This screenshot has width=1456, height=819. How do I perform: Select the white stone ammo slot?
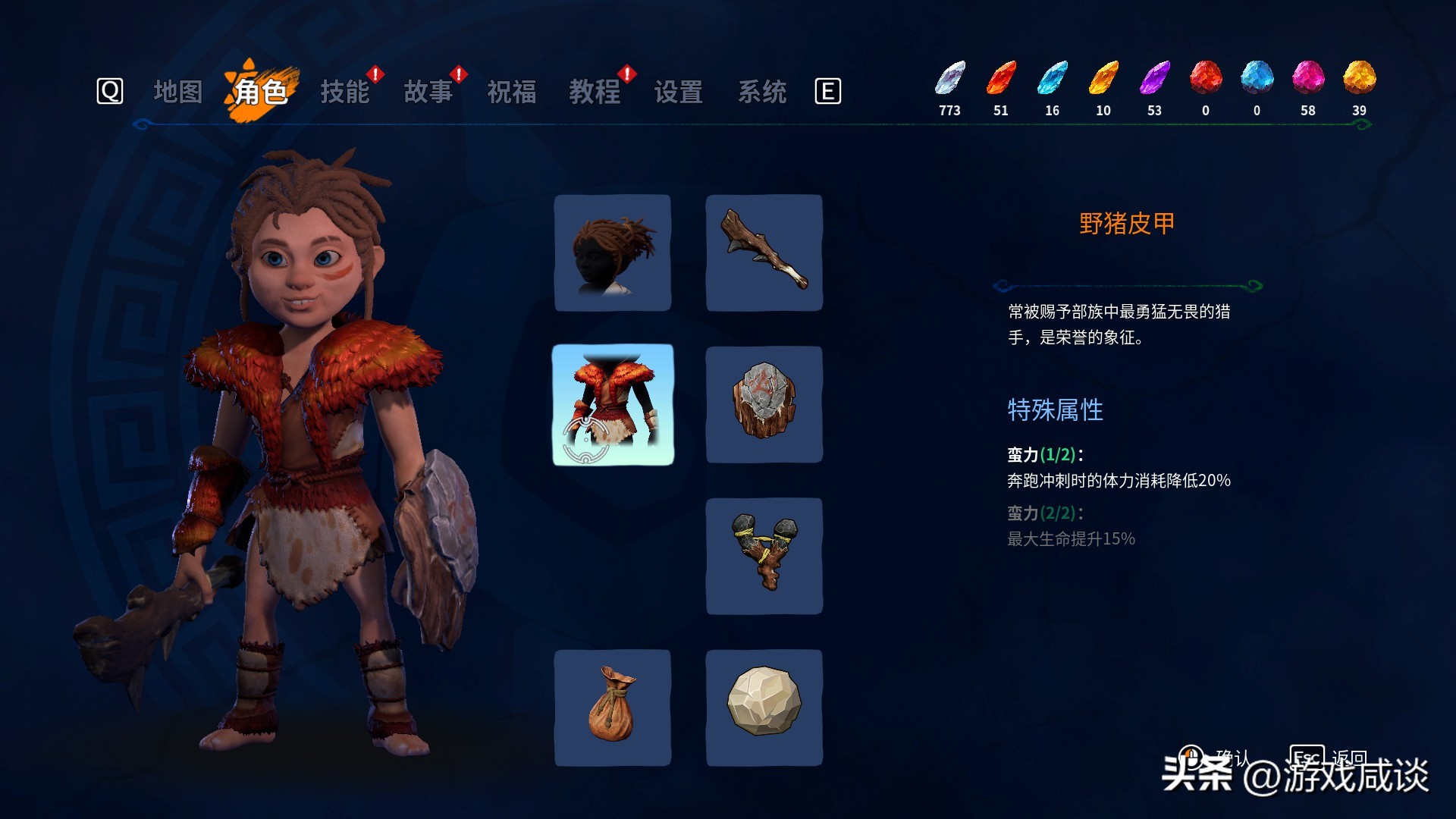(x=764, y=708)
